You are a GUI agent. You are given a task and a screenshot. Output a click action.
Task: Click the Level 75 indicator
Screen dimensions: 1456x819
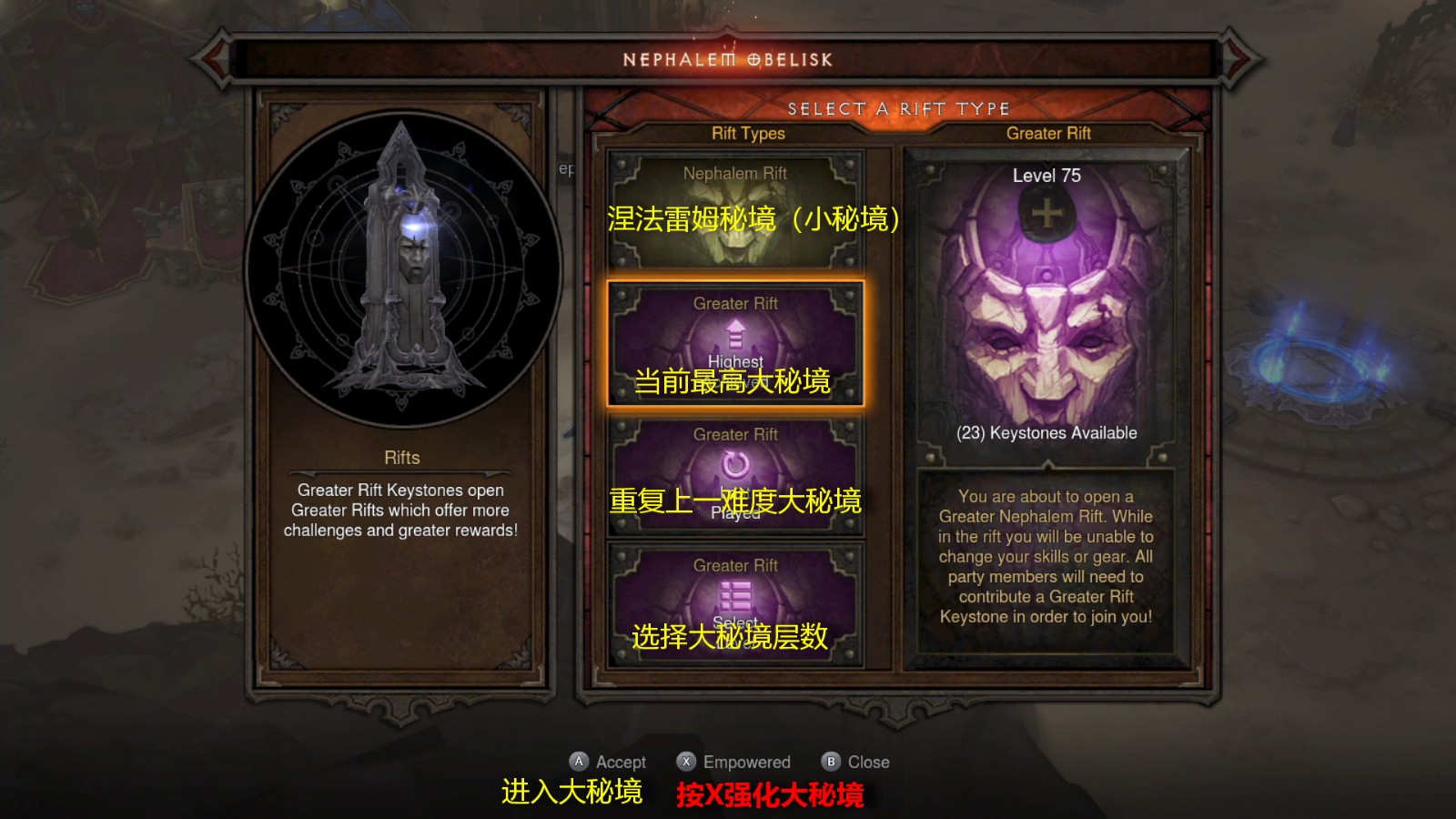tap(1046, 175)
